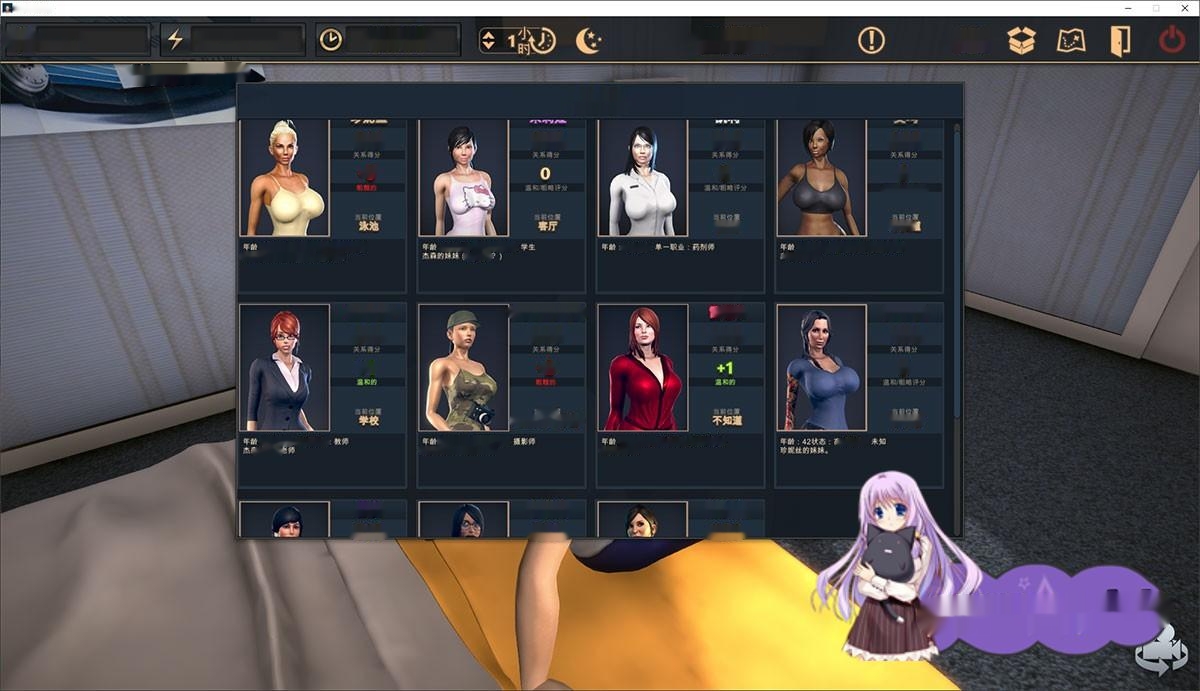The height and width of the screenshot is (691, 1200).
Task: Click the red power quit button
Action: pos(1171,40)
